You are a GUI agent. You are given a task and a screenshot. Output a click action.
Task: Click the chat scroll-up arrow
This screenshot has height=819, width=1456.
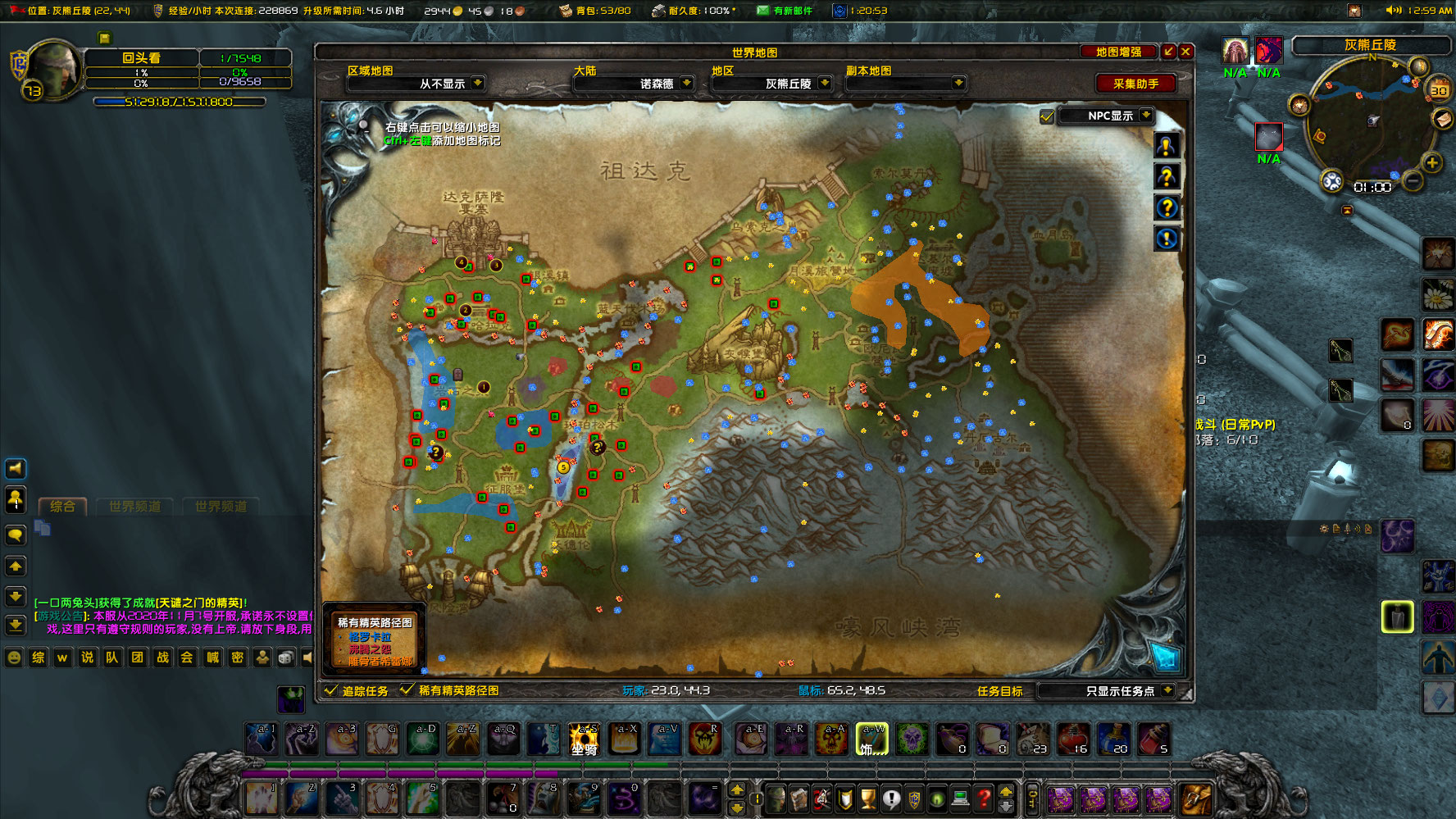coord(14,566)
